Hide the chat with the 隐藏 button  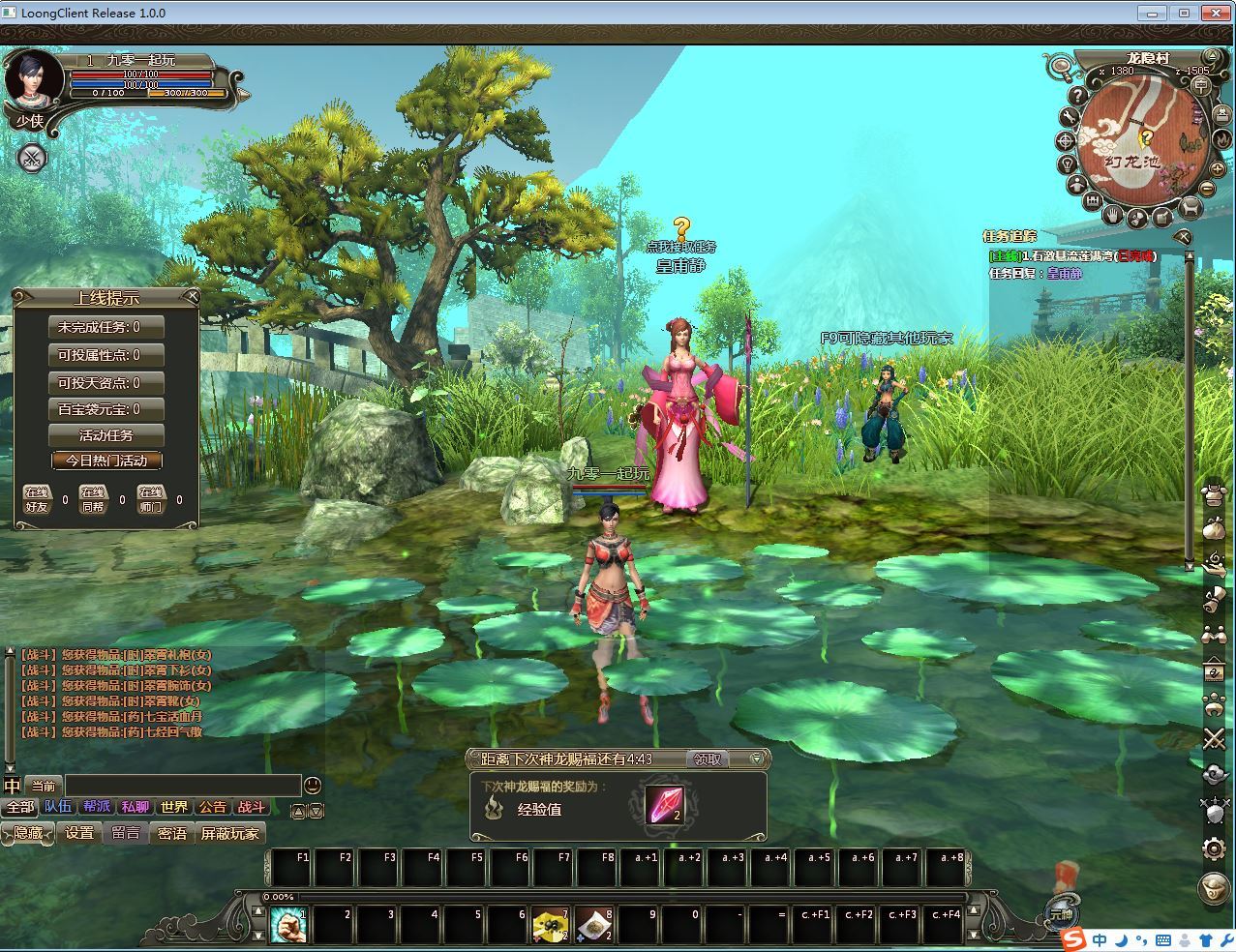pyautogui.click(x=28, y=833)
